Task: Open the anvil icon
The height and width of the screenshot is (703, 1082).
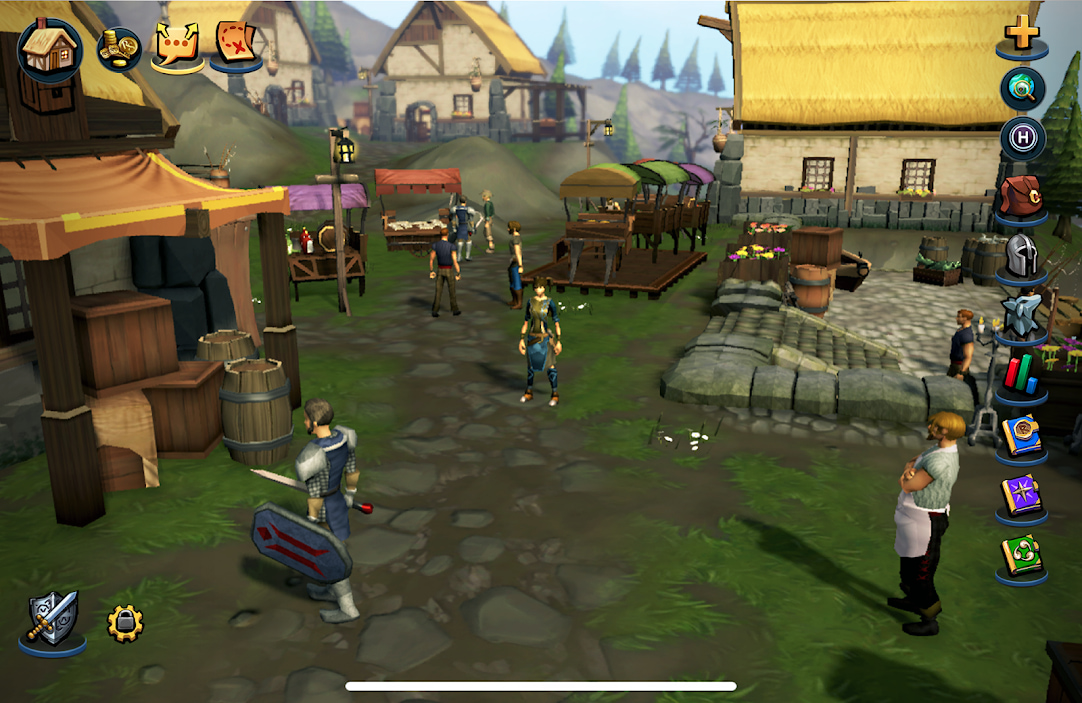Action: [1021, 315]
